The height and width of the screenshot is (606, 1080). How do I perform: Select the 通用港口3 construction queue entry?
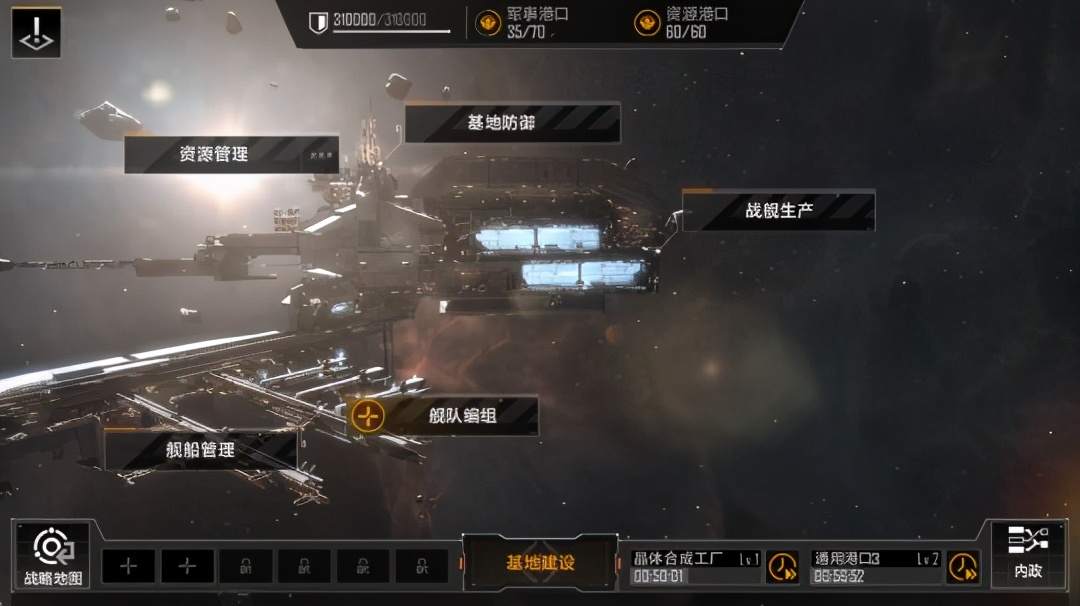click(876, 567)
